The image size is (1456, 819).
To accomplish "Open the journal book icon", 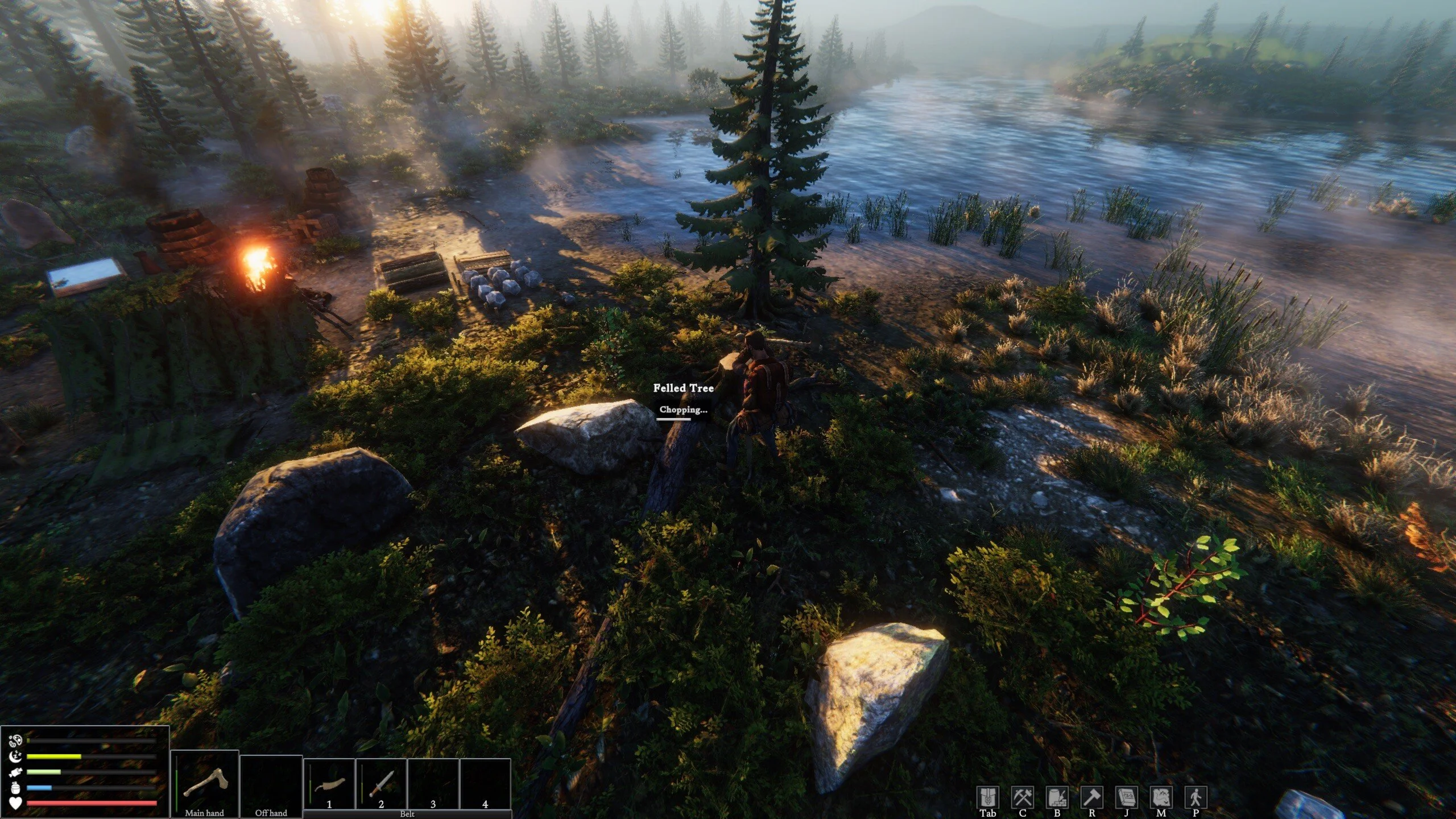I will click(1126, 797).
